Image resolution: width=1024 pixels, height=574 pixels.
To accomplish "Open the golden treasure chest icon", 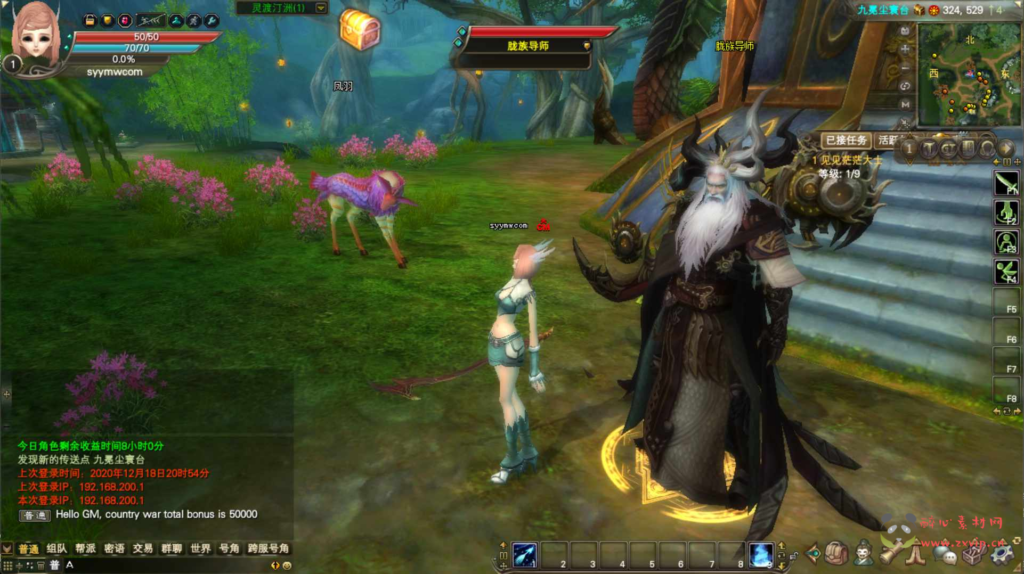I will click(358, 29).
